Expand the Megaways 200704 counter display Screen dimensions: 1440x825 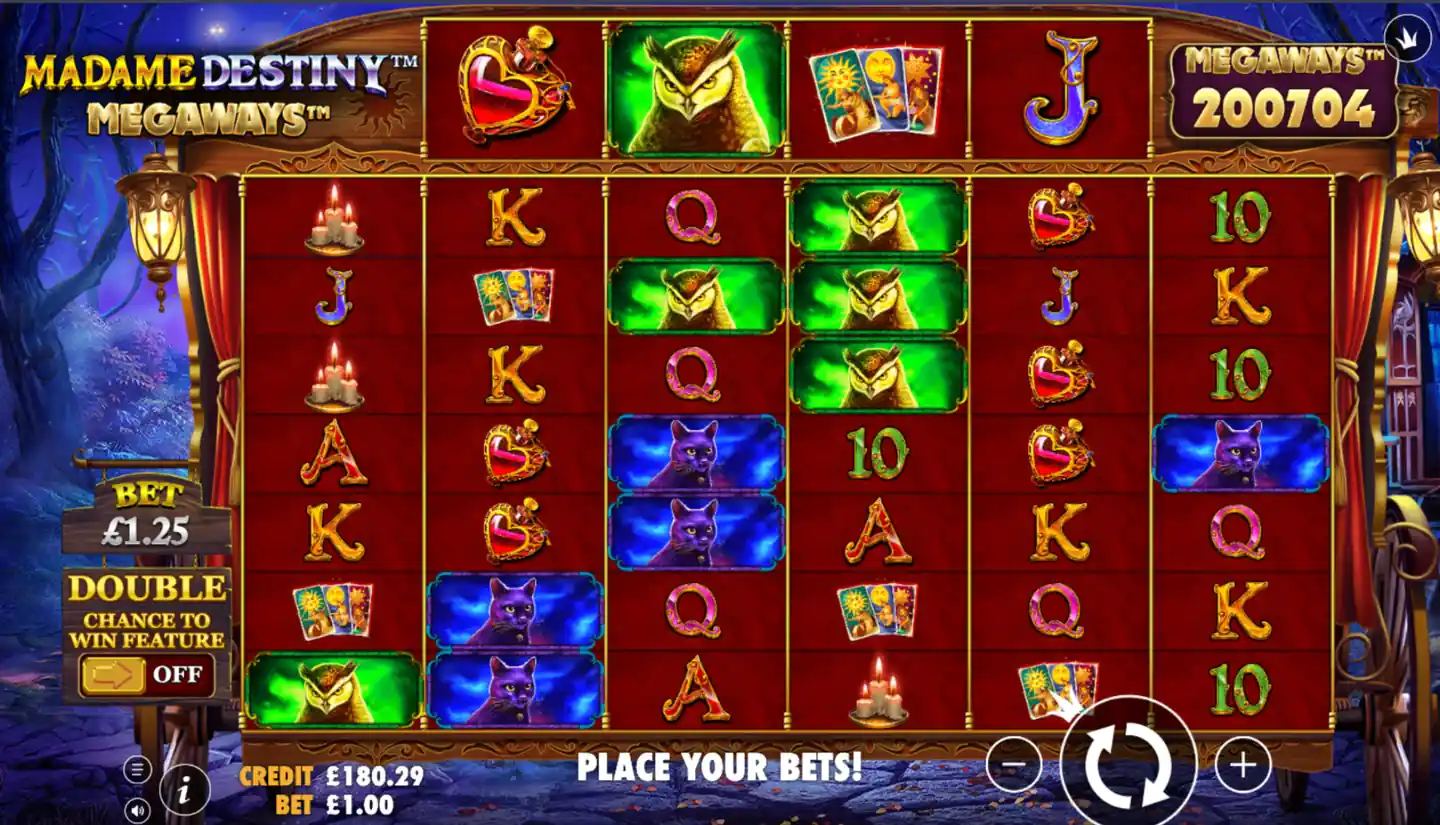tap(1282, 88)
